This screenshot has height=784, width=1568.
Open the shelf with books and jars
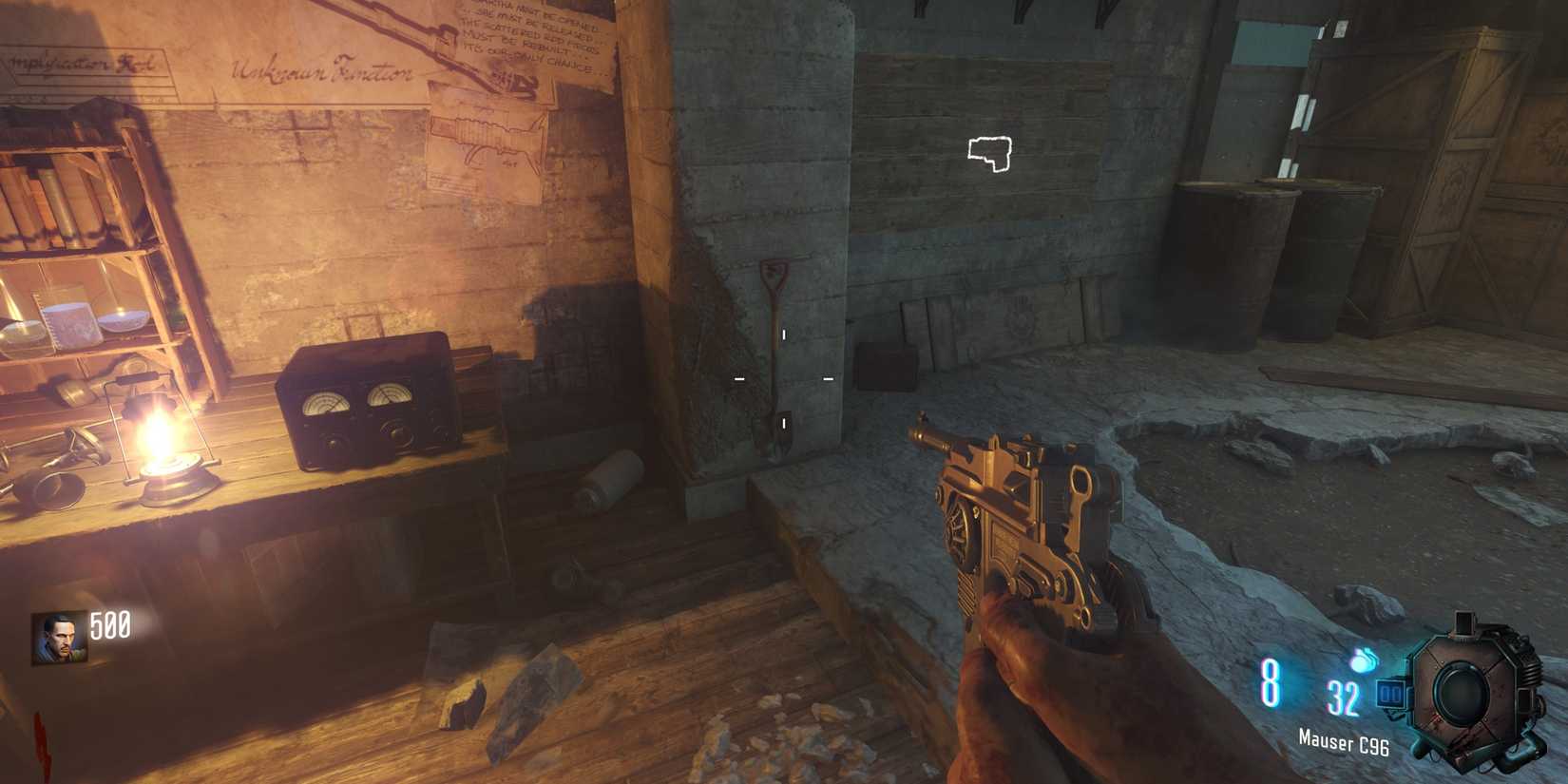[76, 238]
